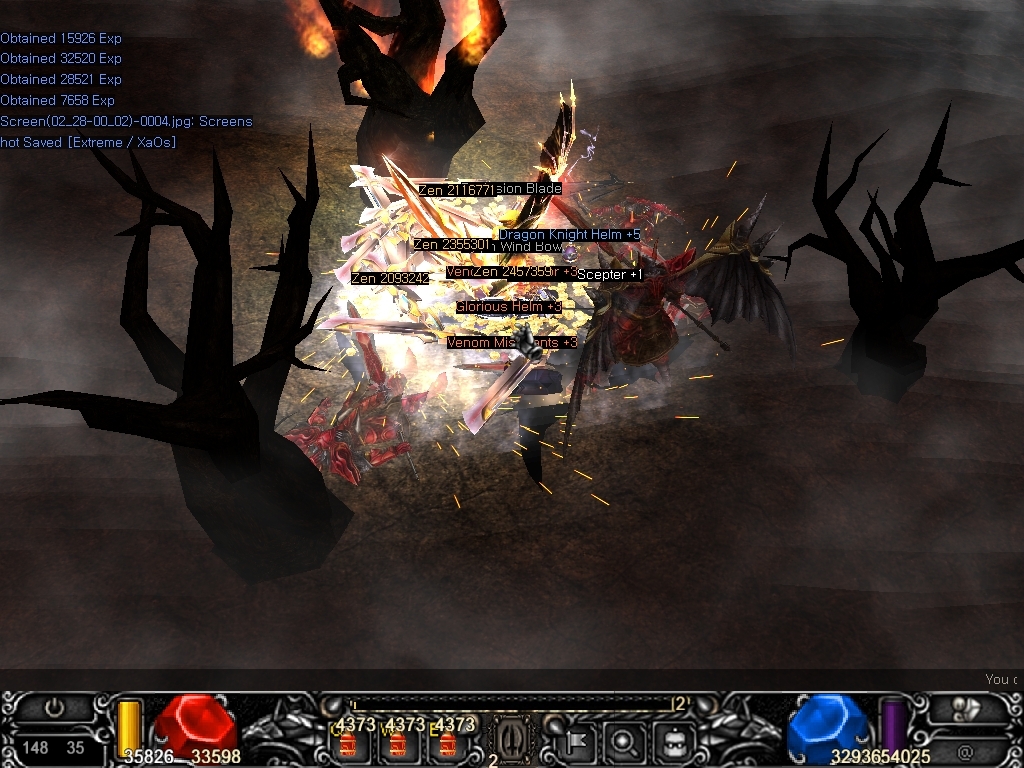Use the potion in the W slot

[397, 744]
